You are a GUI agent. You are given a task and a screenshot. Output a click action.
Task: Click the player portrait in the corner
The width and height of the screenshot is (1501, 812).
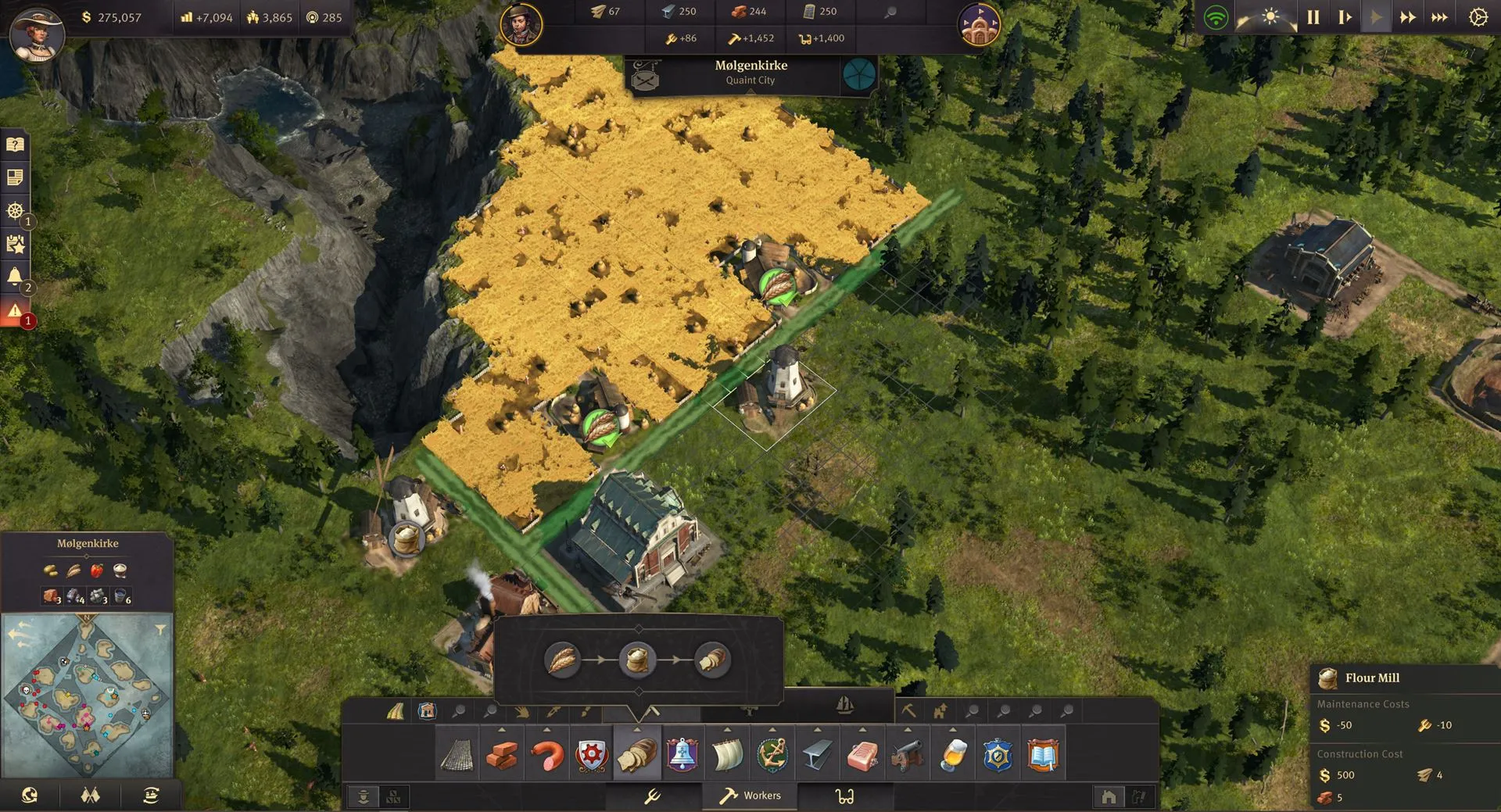pyautogui.click(x=37, y=35)
